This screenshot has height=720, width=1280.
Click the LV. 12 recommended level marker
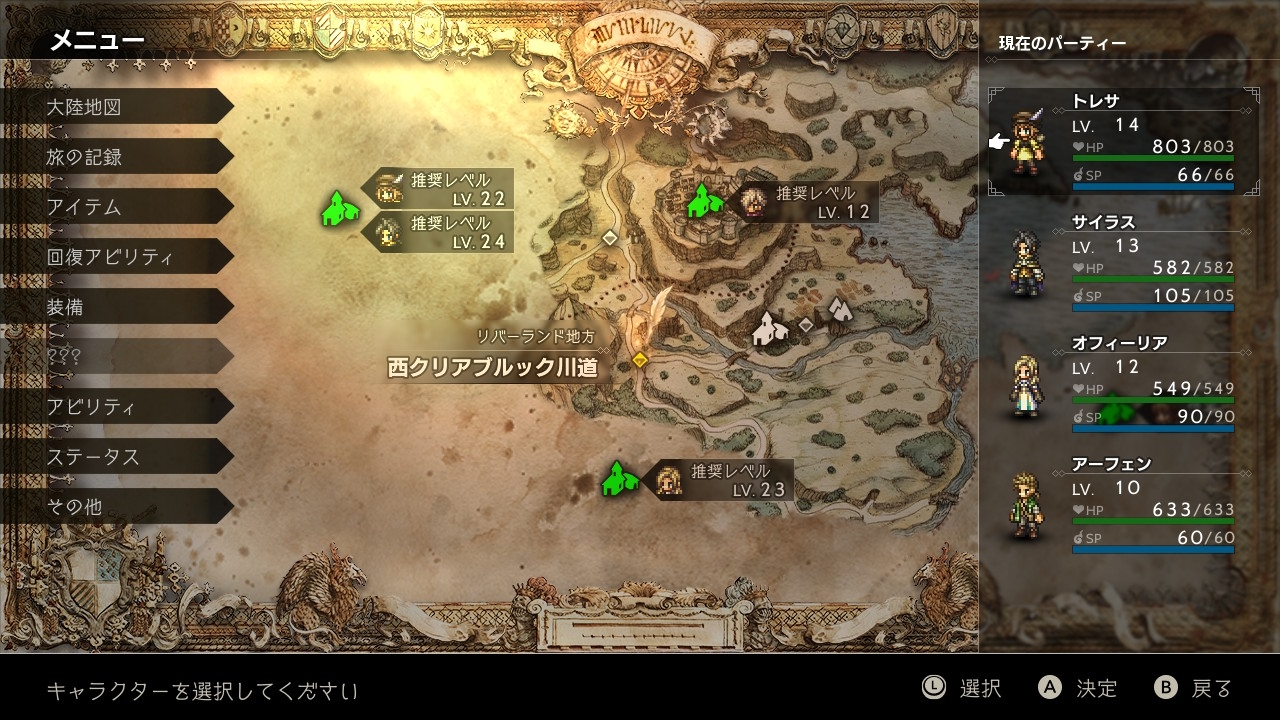808,202
